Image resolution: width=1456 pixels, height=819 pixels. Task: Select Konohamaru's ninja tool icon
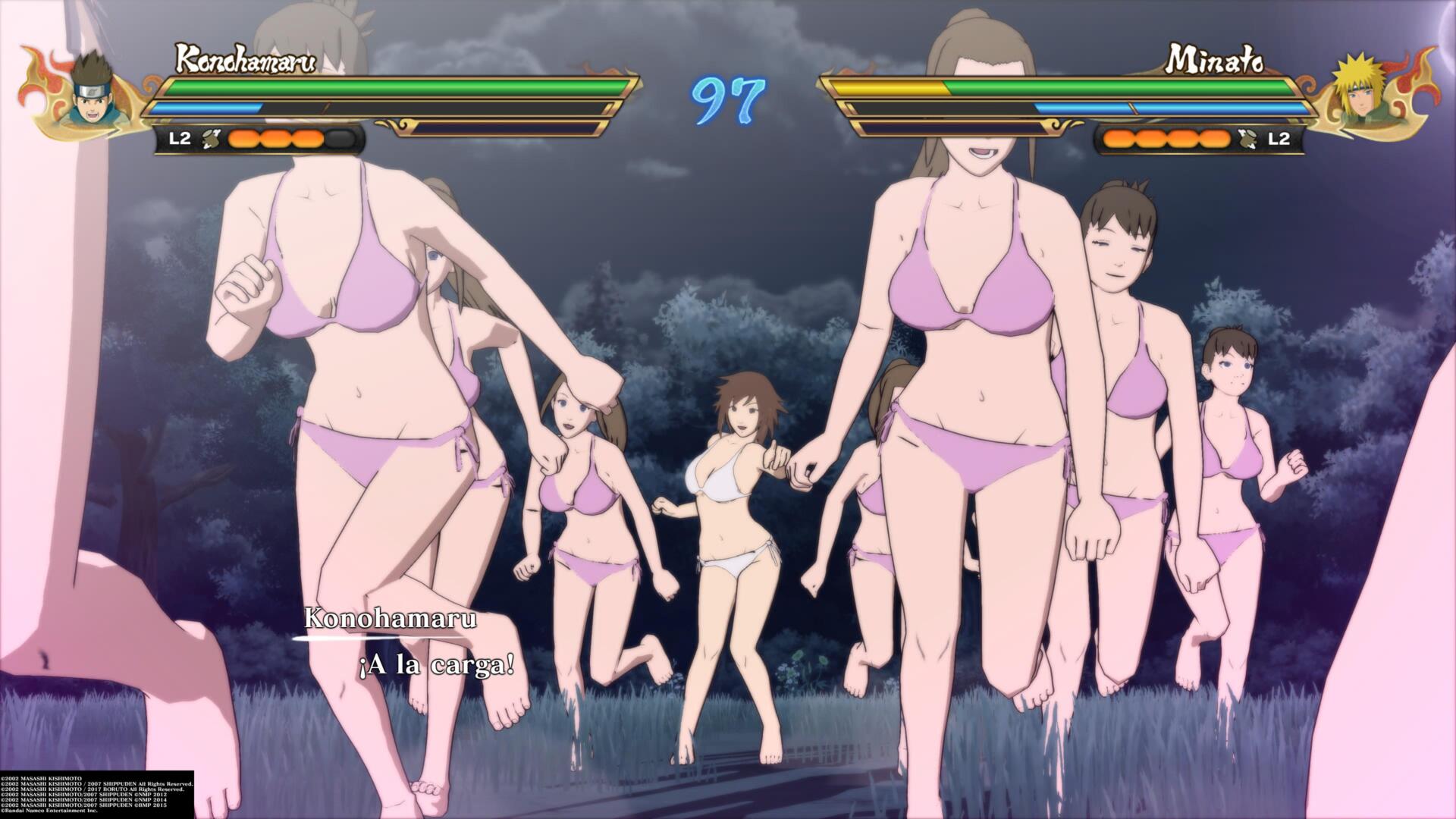[x=213, y=139]
